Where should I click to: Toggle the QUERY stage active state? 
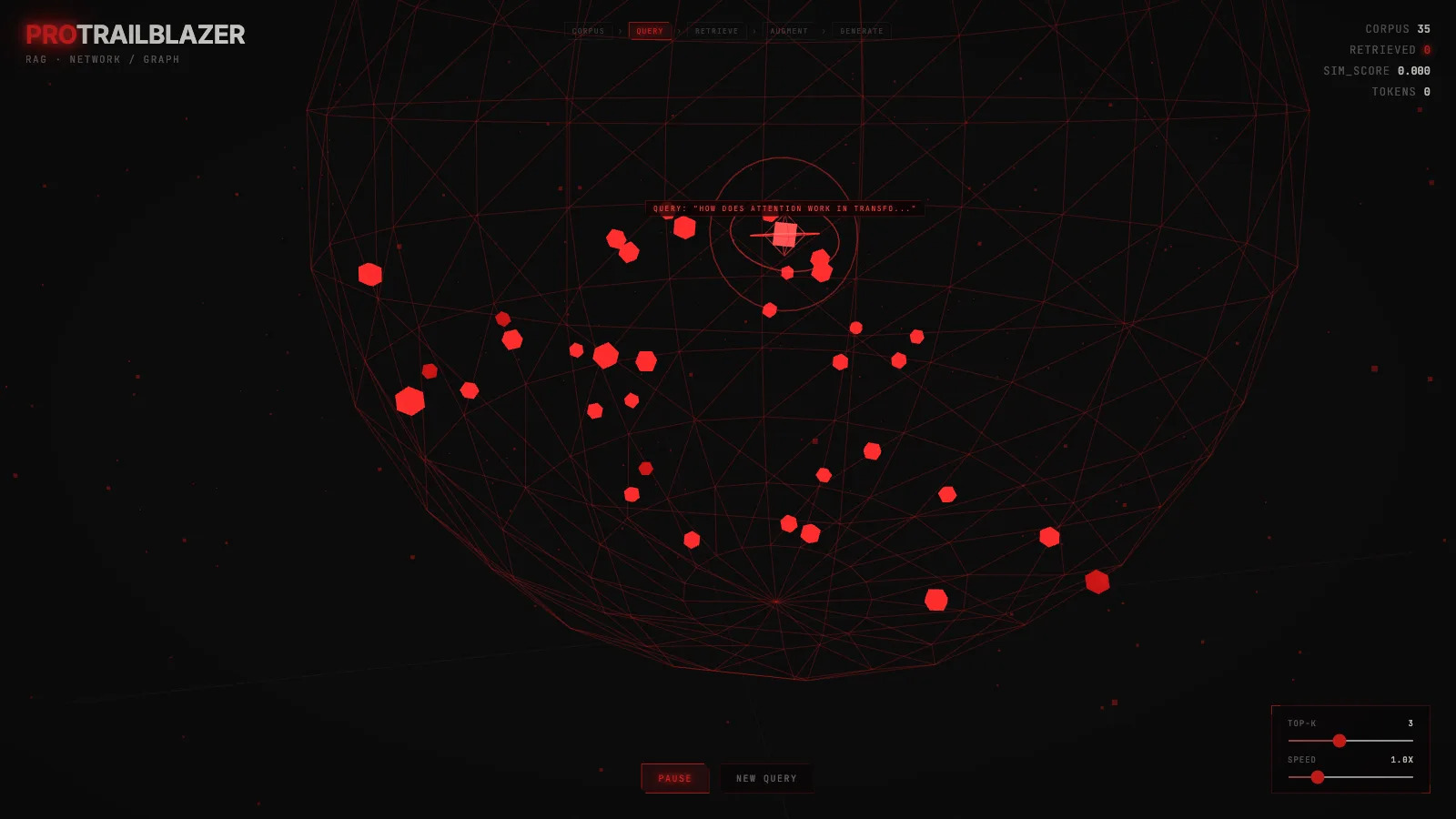pos(650,30)
